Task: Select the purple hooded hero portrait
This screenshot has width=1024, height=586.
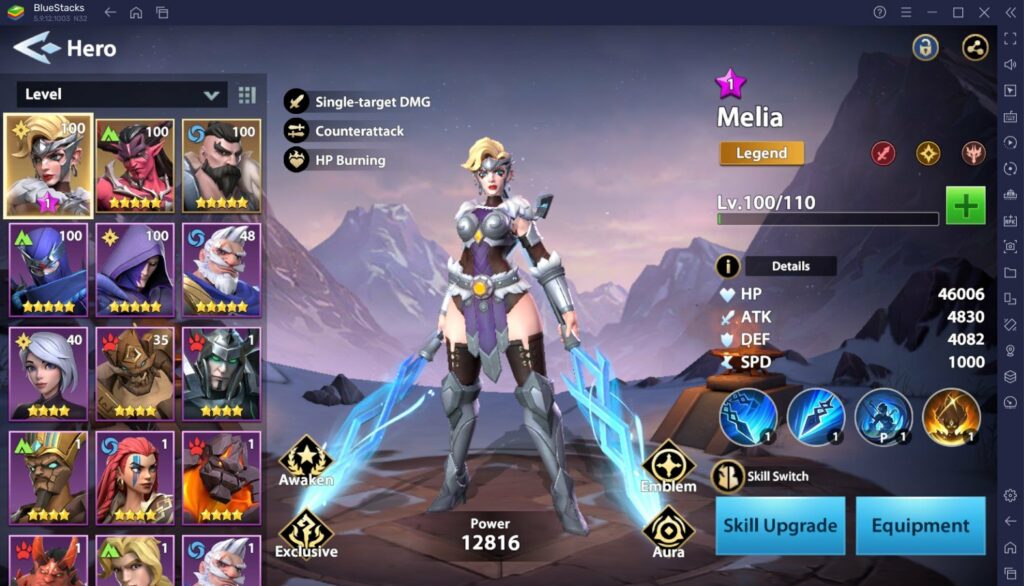Action: pyautogui.click(x=135, y=268)
